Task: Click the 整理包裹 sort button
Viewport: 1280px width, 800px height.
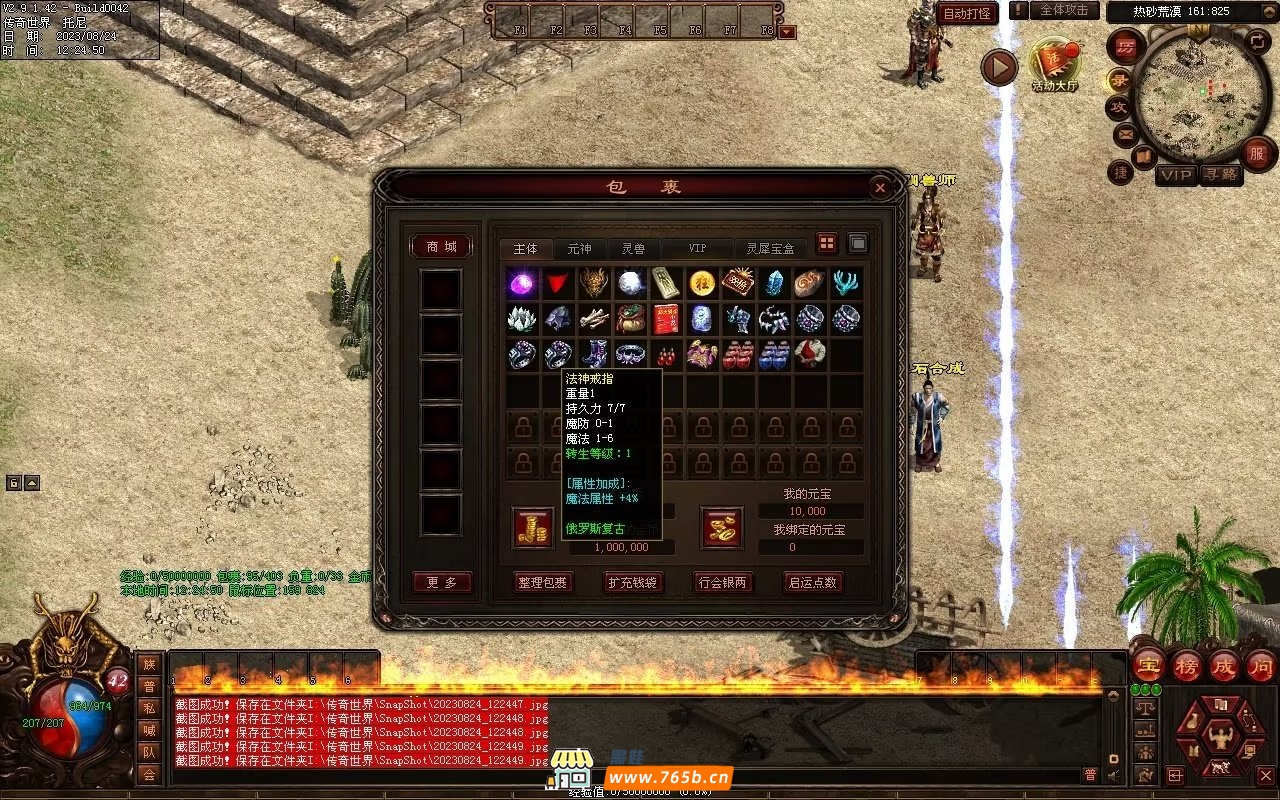Action: tap(543, 582)
